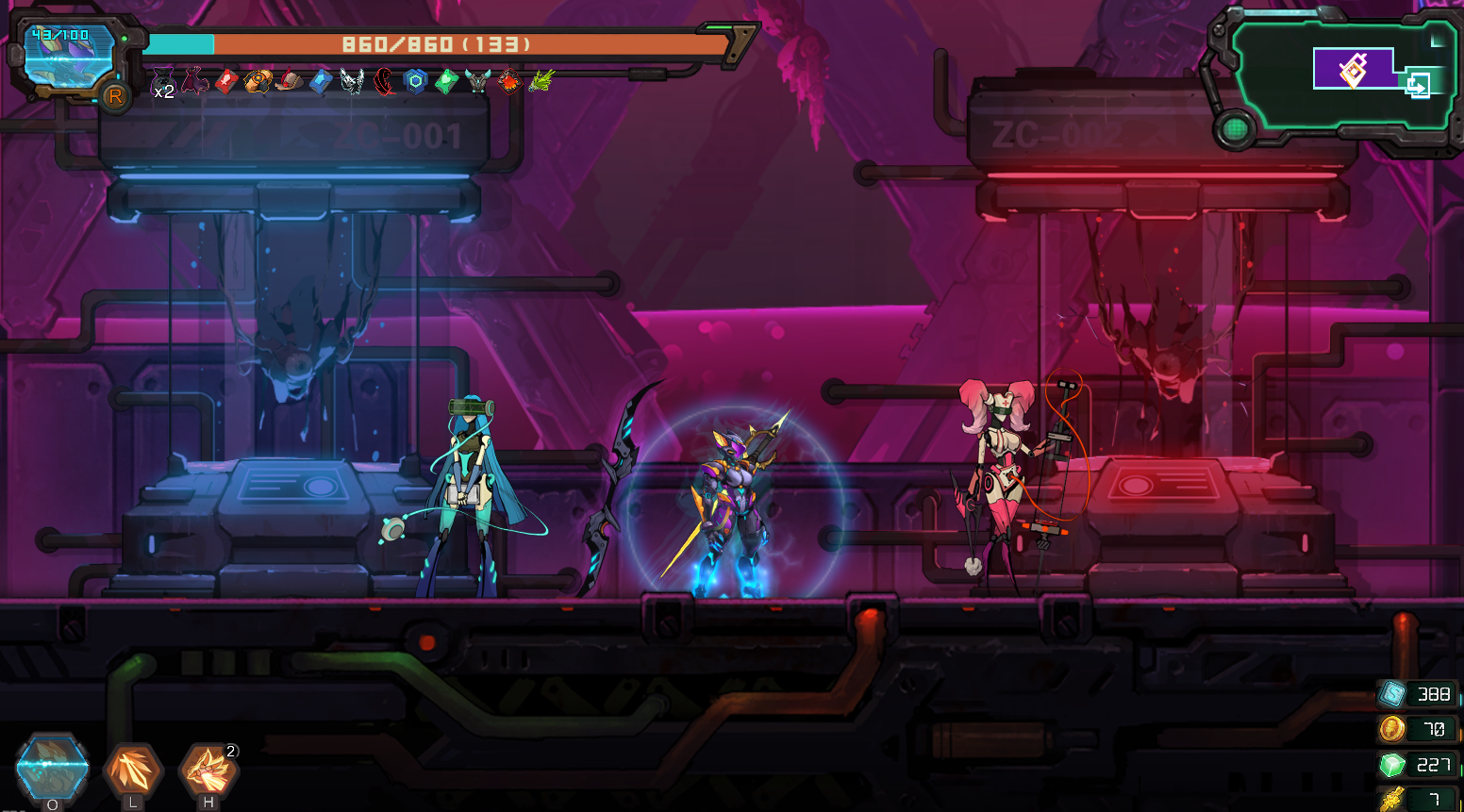
Task: Select the orange mechanical eye relic
Action: pos(258,82)
